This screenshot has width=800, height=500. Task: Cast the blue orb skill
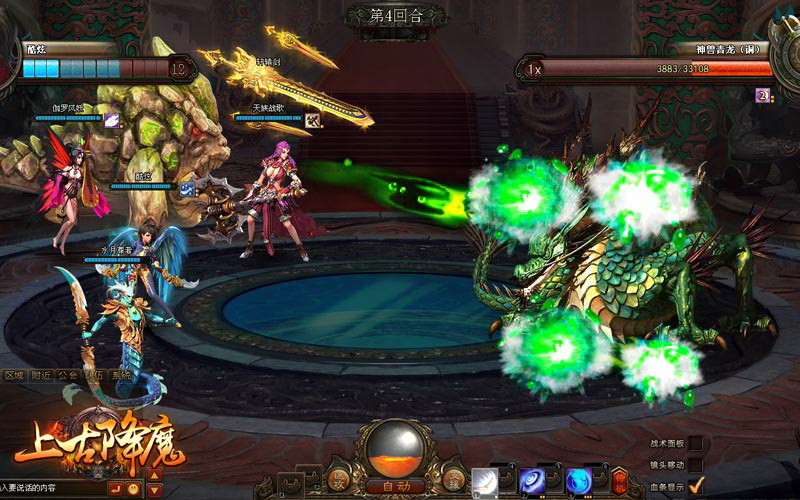tap(578, 481)
